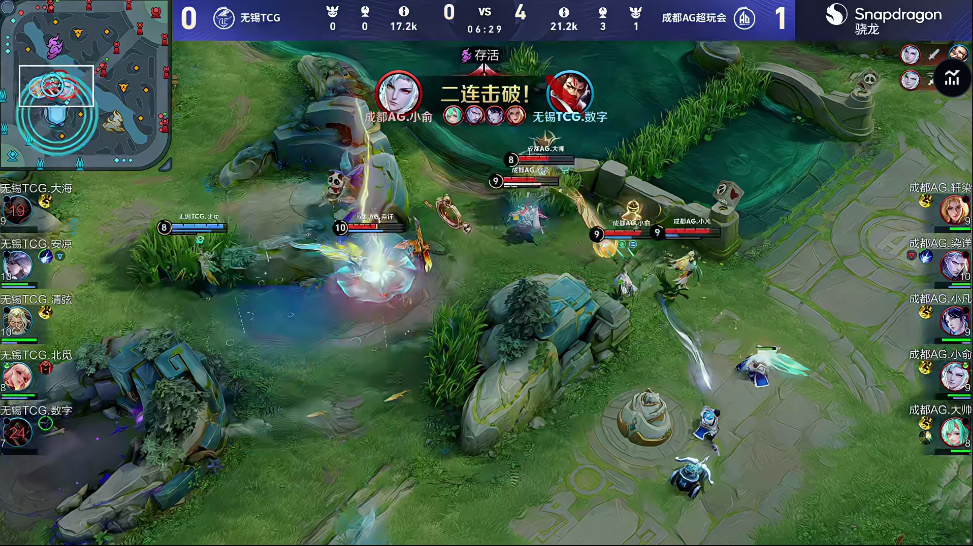
Task: Click the minimap in the corner
Action: point(86,84)
